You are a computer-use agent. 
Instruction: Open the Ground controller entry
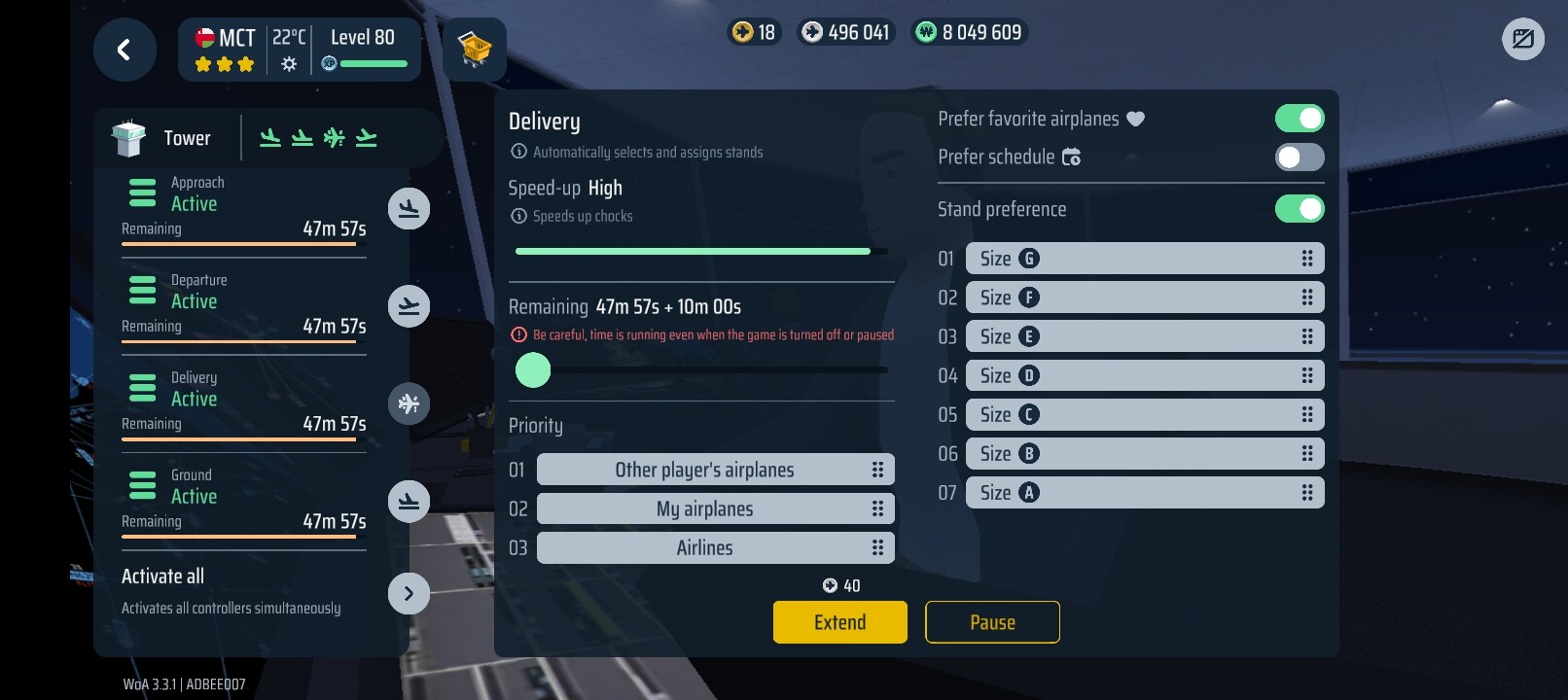click(x=243, y=499)
